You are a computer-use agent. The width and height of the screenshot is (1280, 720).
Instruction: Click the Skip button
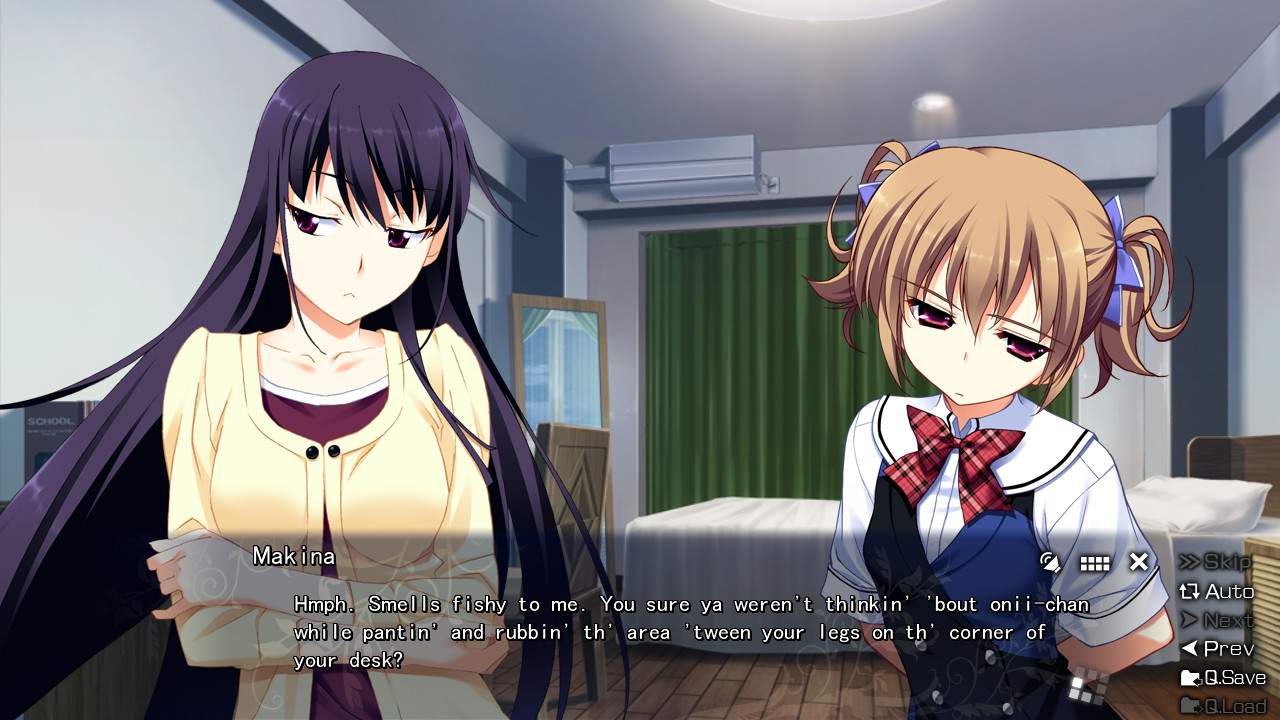click(x=1216, y=562)
